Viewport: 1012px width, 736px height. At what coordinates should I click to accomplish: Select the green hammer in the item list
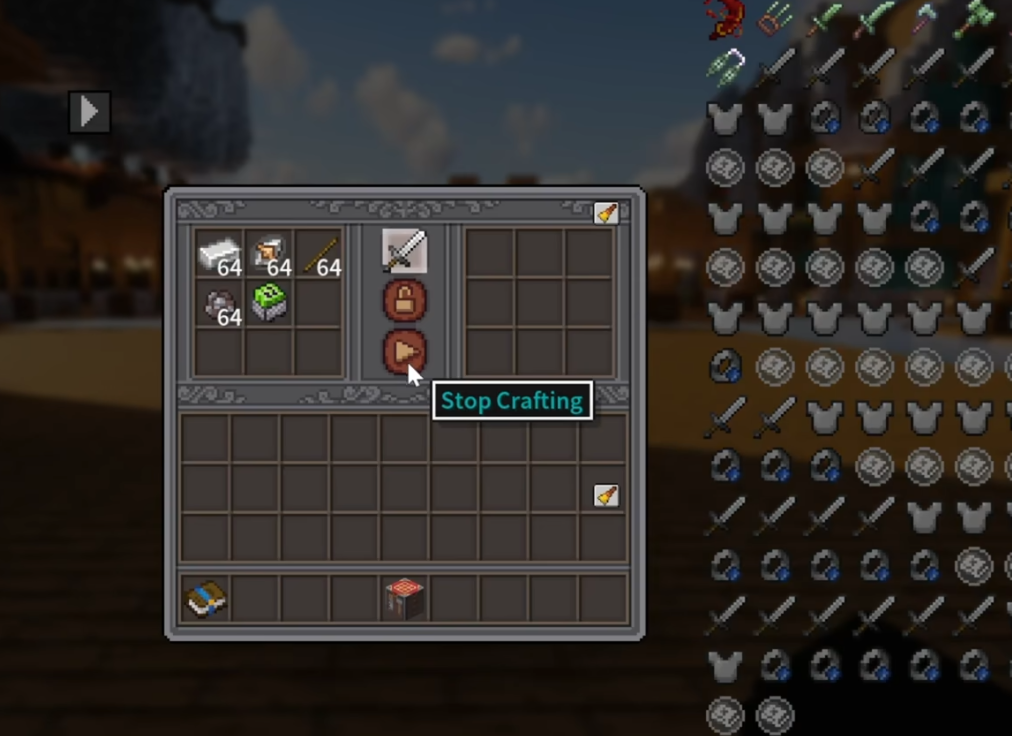pyautogui.click(x=972, y=19)
